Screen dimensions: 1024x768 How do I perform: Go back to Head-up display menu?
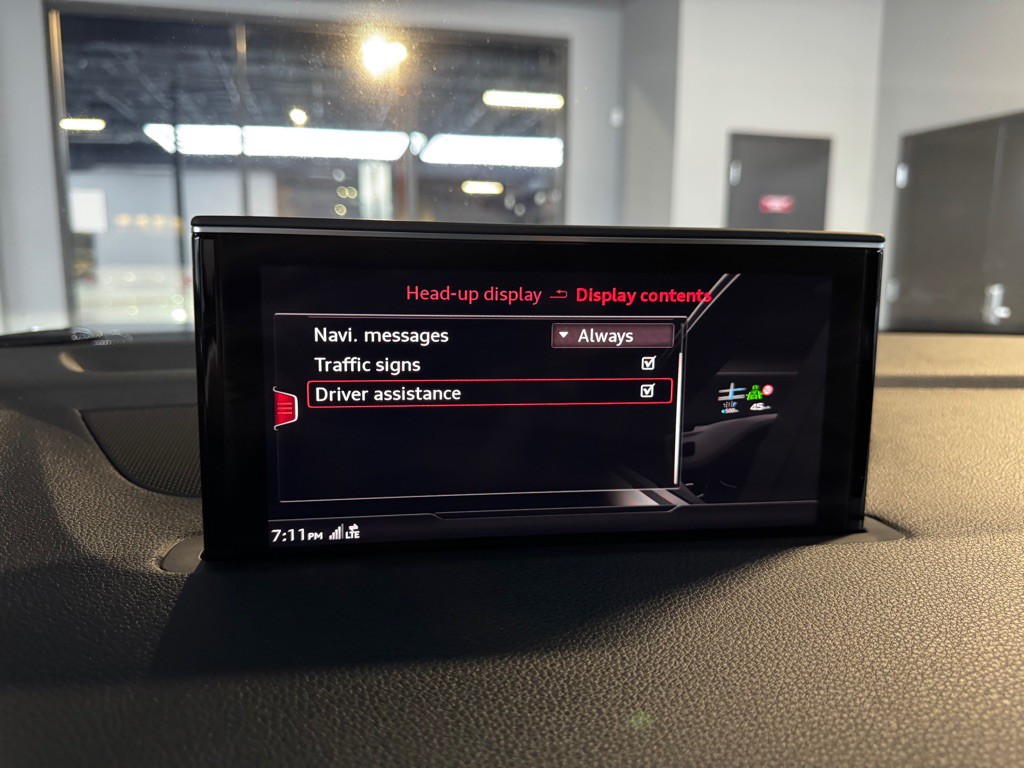(x=473, y=294)
